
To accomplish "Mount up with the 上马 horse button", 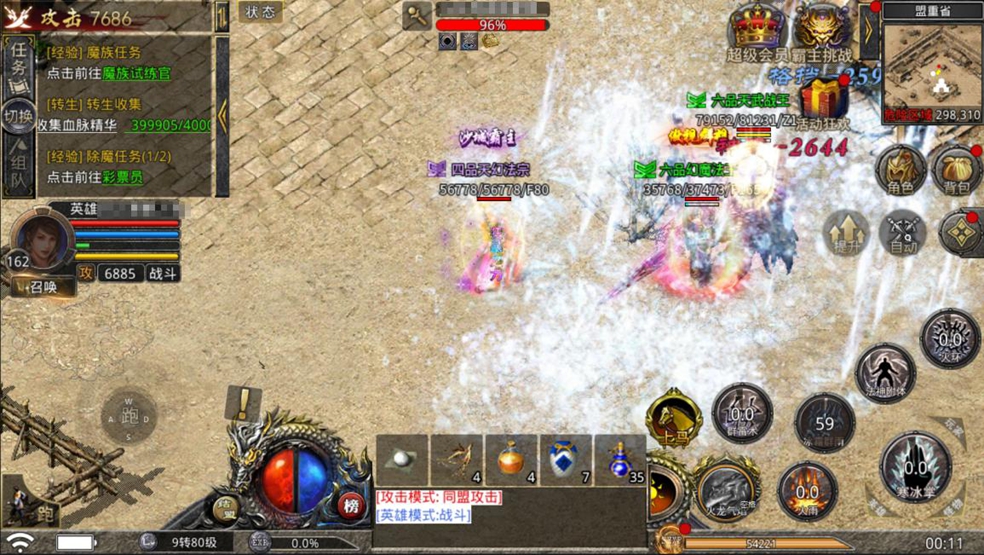I will (x=673, y=420).
